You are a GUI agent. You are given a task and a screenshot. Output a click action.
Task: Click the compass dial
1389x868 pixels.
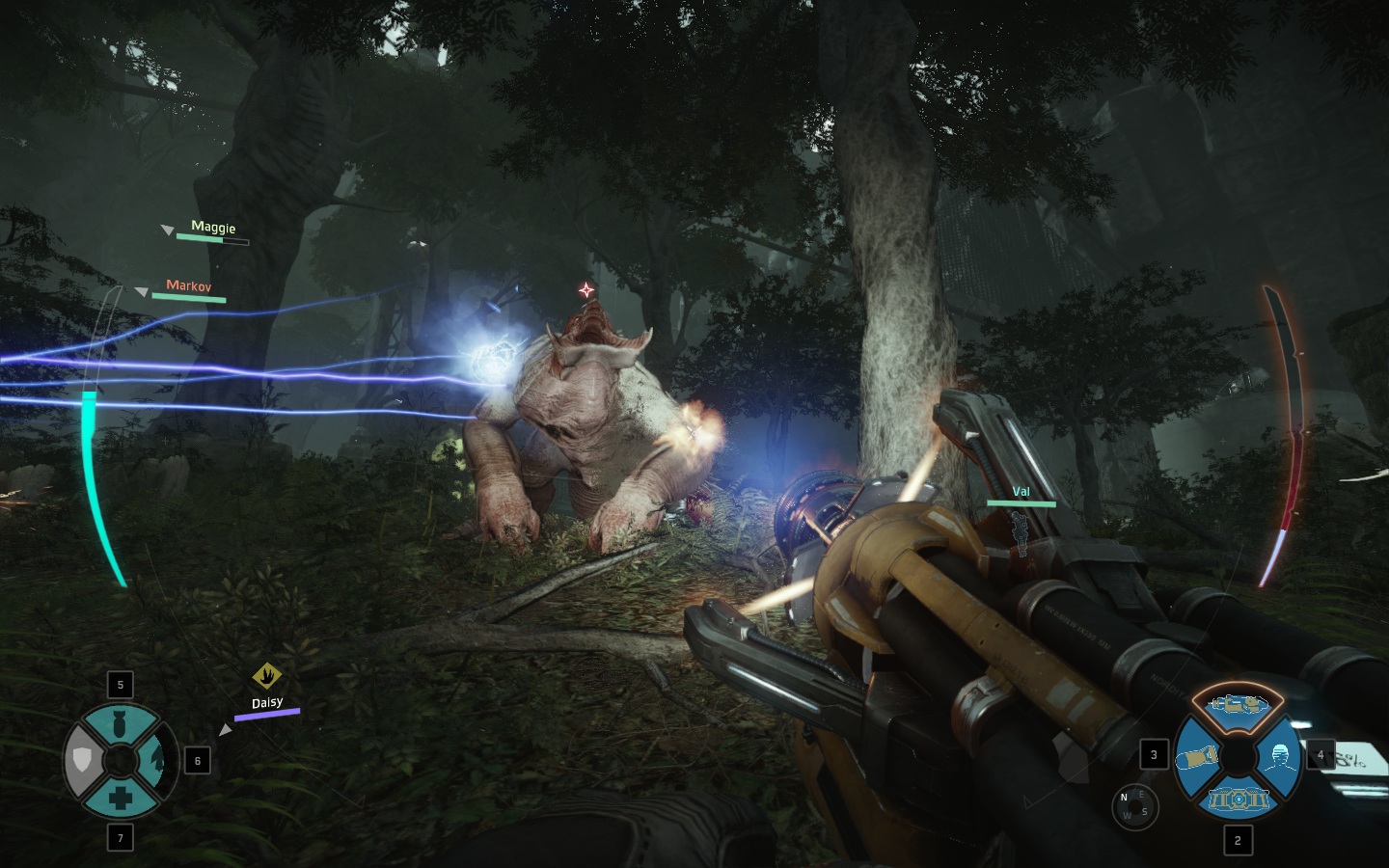coord(1134,805)
